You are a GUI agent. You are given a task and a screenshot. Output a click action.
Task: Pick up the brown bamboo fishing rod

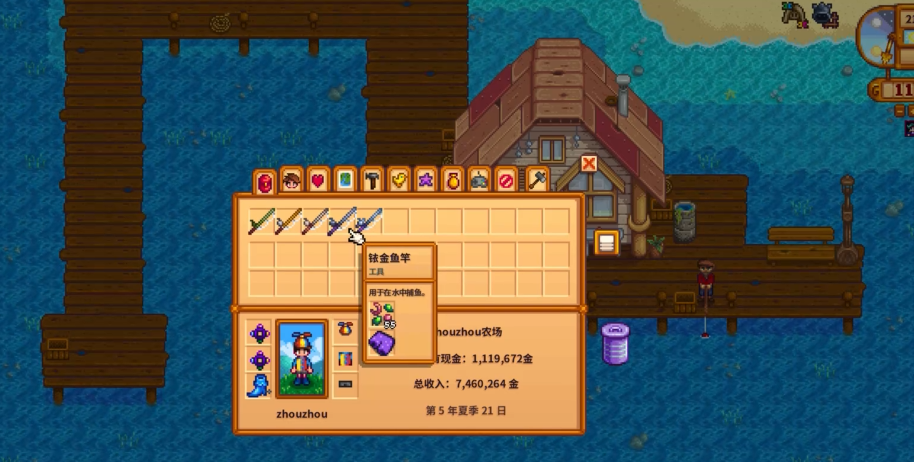(289, 221)
